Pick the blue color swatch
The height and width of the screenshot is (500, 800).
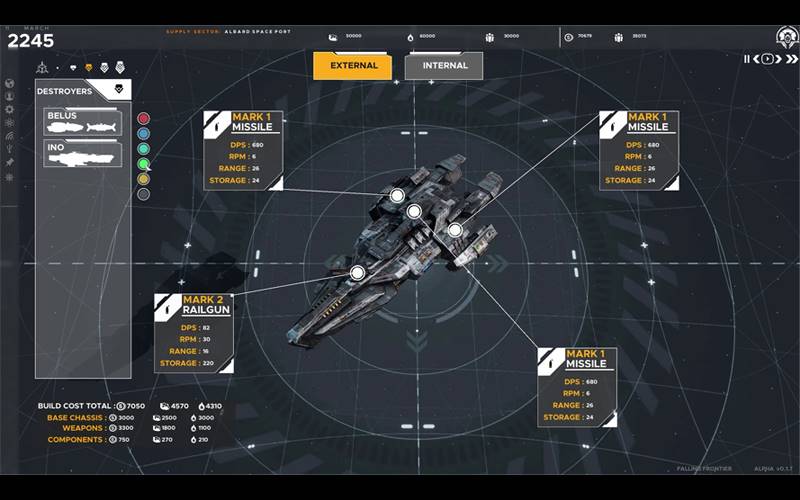coord(144,133)
